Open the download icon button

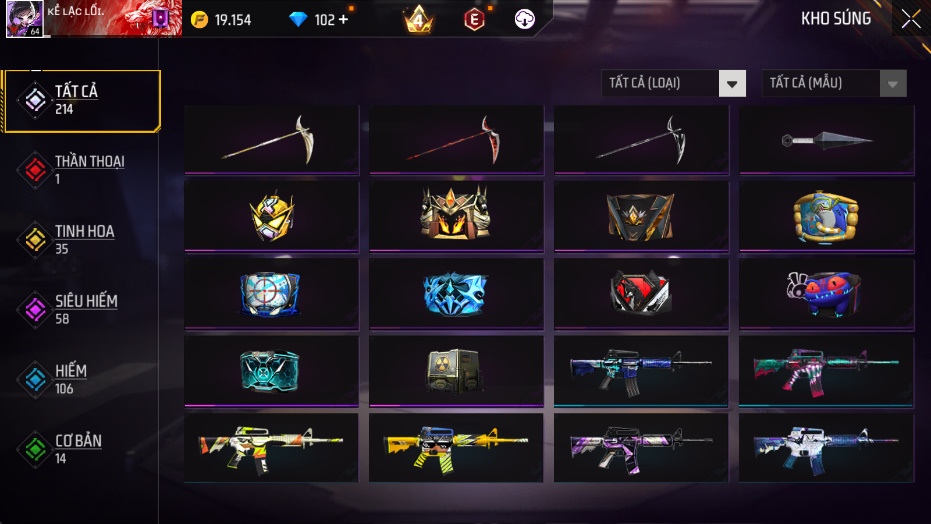(x=525, y=19)
